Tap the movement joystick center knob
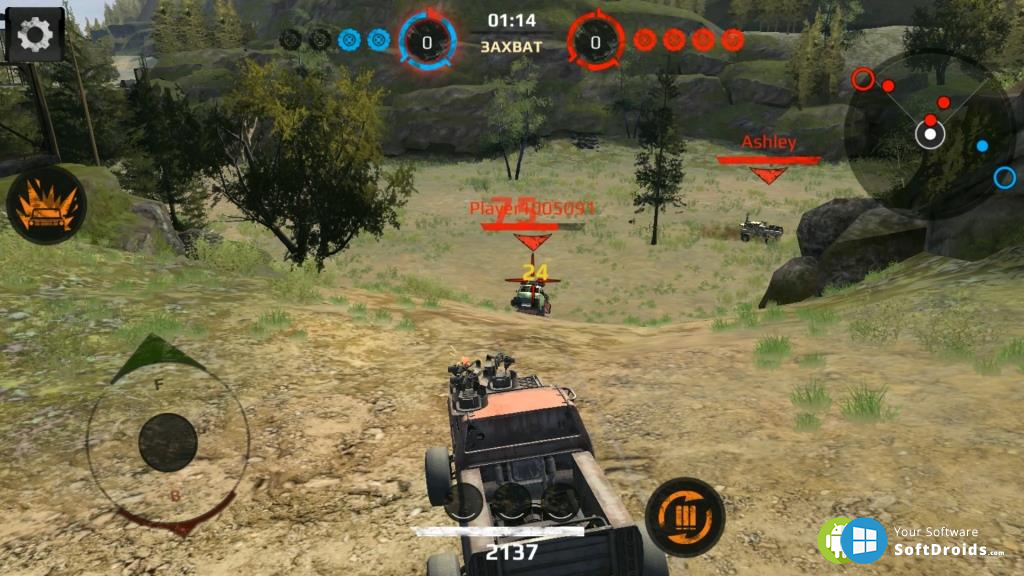1024x576 pixels. point(168,442)
